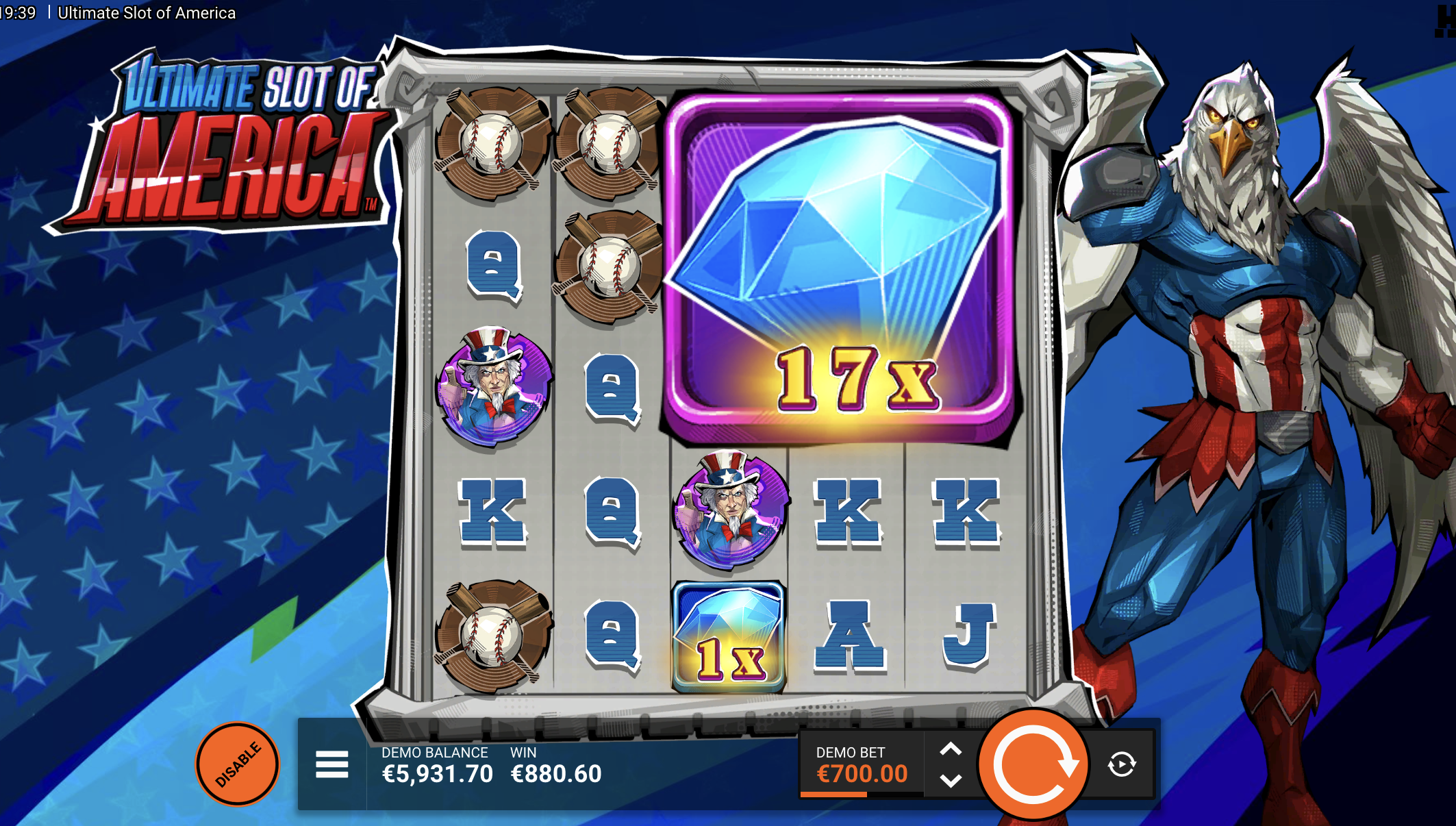Click the WIN amount showing €880.60

555,773
